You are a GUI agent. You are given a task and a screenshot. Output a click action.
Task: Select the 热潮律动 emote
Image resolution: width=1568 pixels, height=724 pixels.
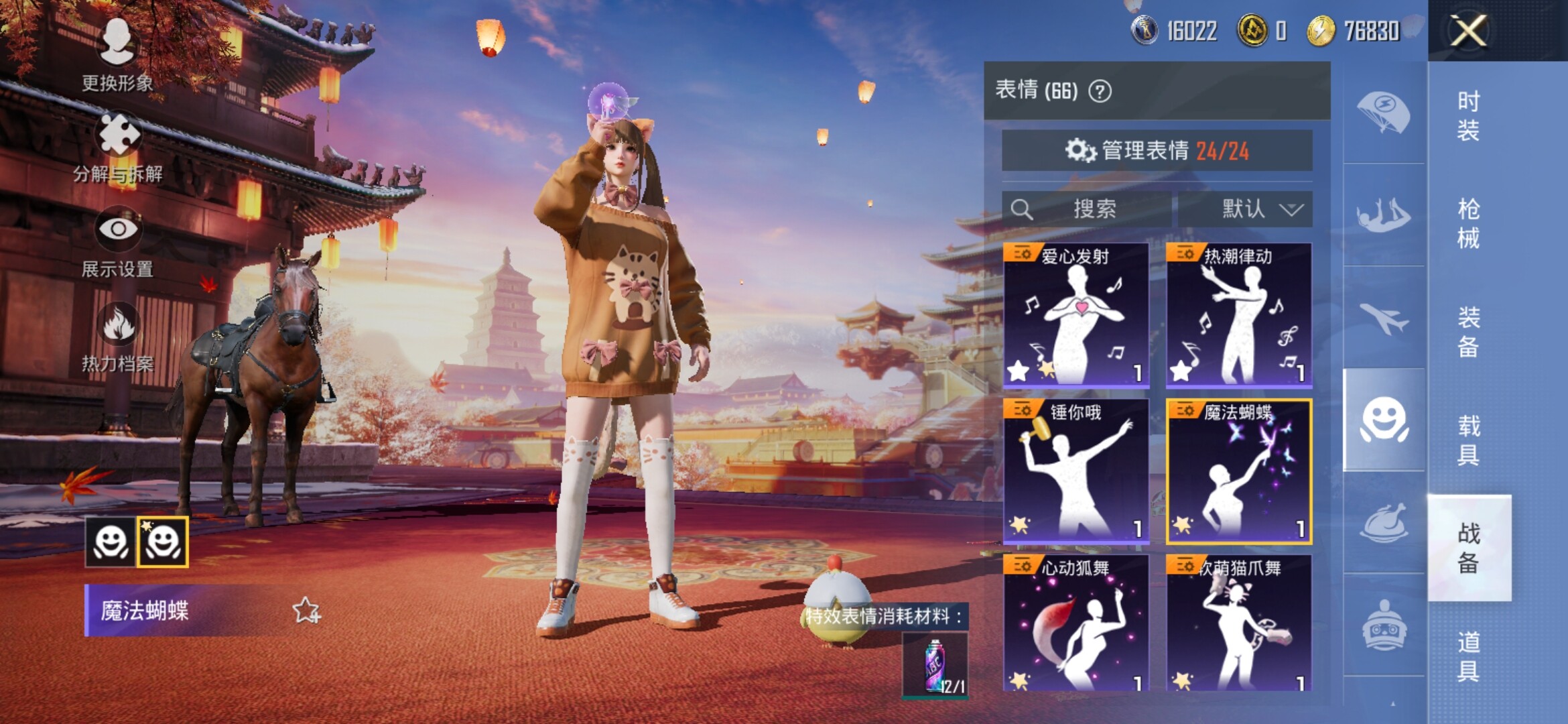[1238, 316]
